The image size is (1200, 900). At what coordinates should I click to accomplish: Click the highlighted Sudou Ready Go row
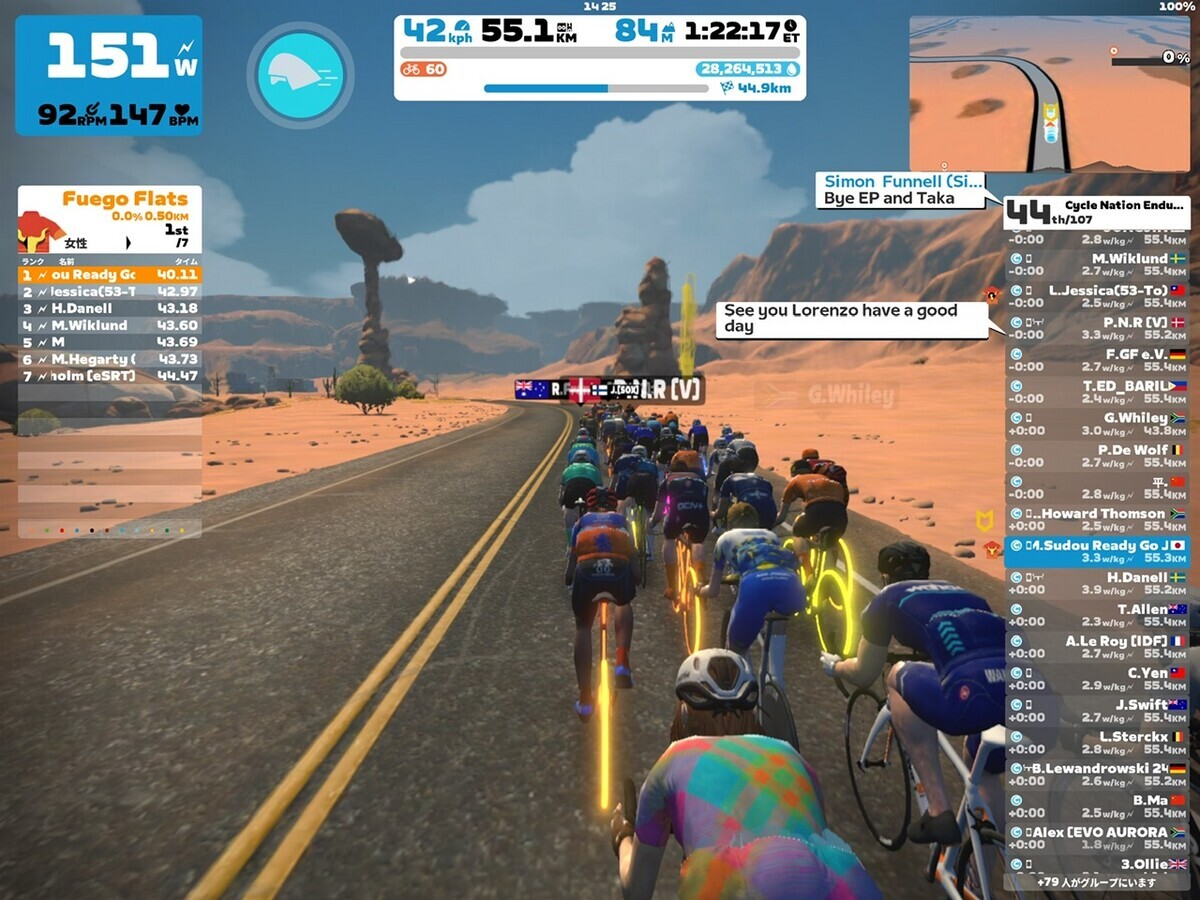(1097, 552)
